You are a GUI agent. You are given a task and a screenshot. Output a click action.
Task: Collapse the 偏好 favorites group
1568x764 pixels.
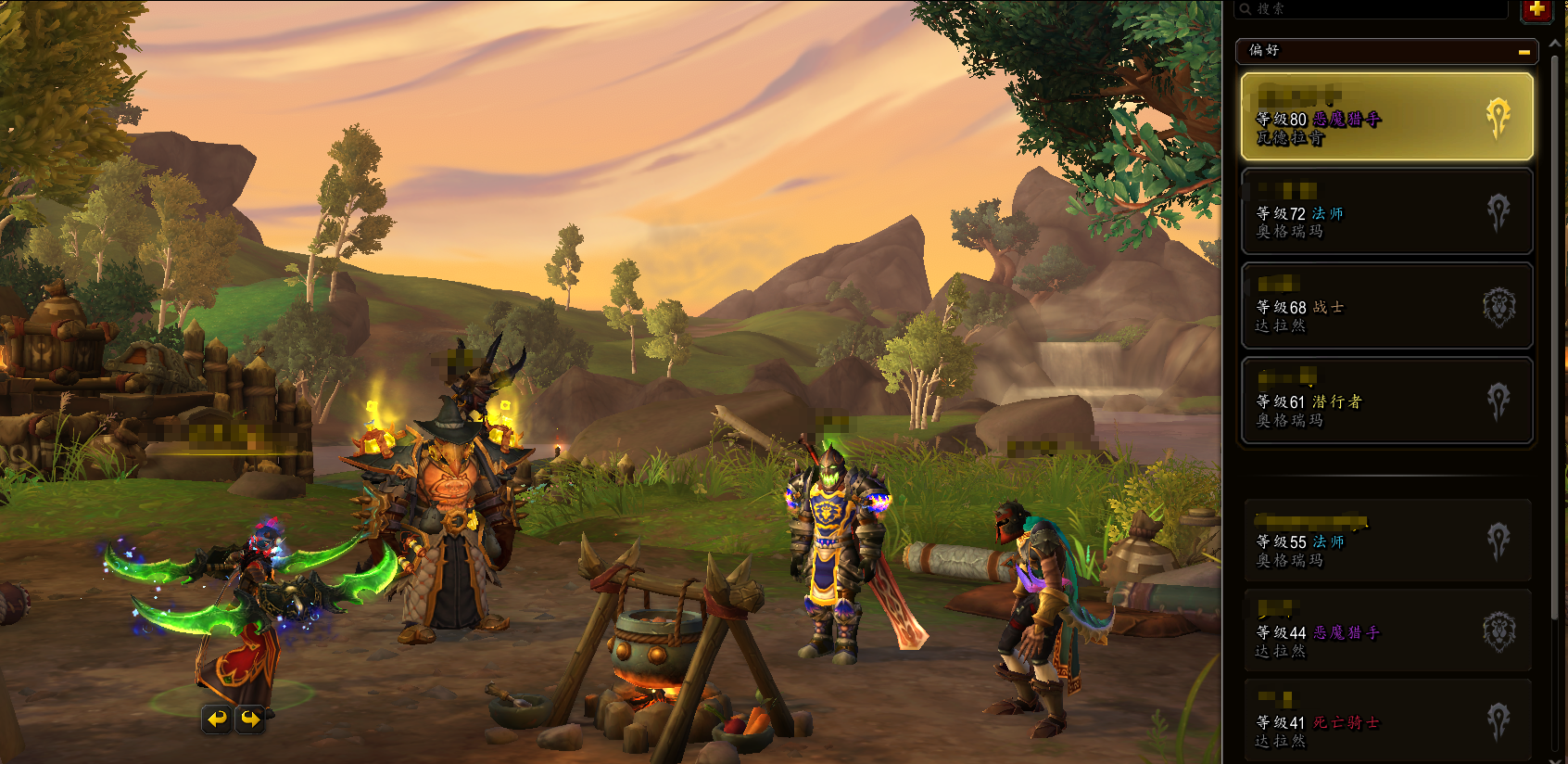(1524, 52)
